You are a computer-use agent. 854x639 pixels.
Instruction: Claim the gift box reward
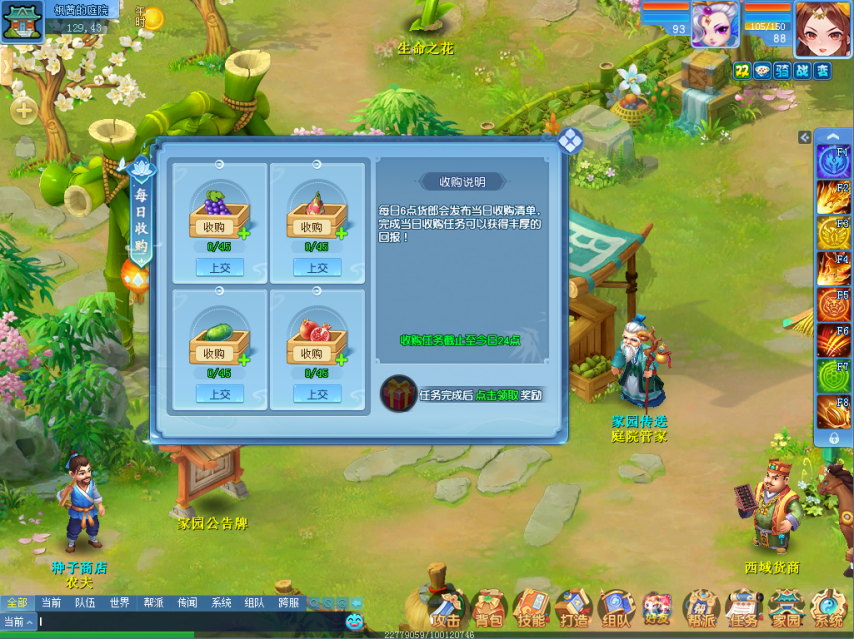399,394
